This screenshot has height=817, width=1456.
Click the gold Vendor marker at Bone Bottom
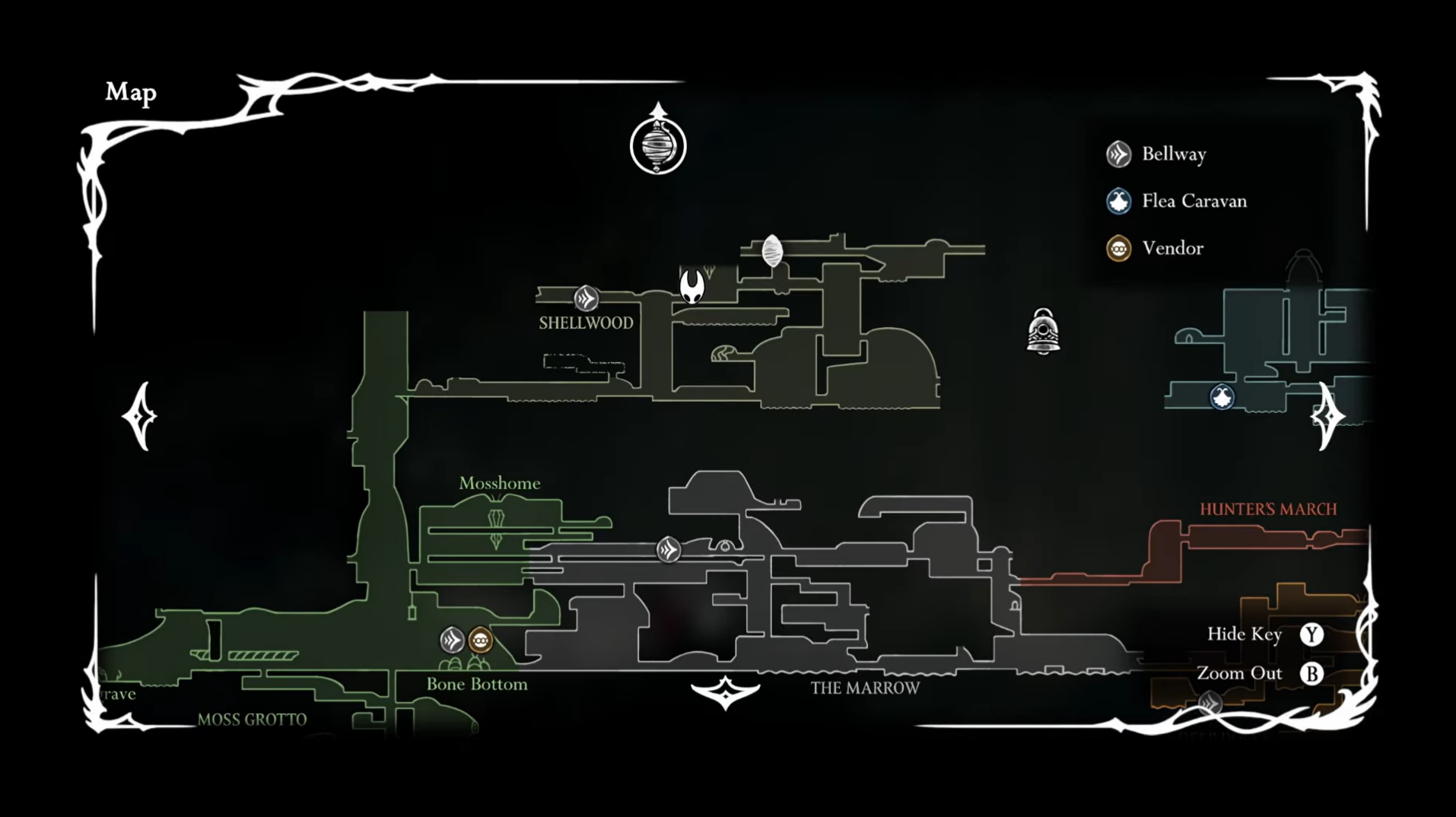tap(479, 641)
